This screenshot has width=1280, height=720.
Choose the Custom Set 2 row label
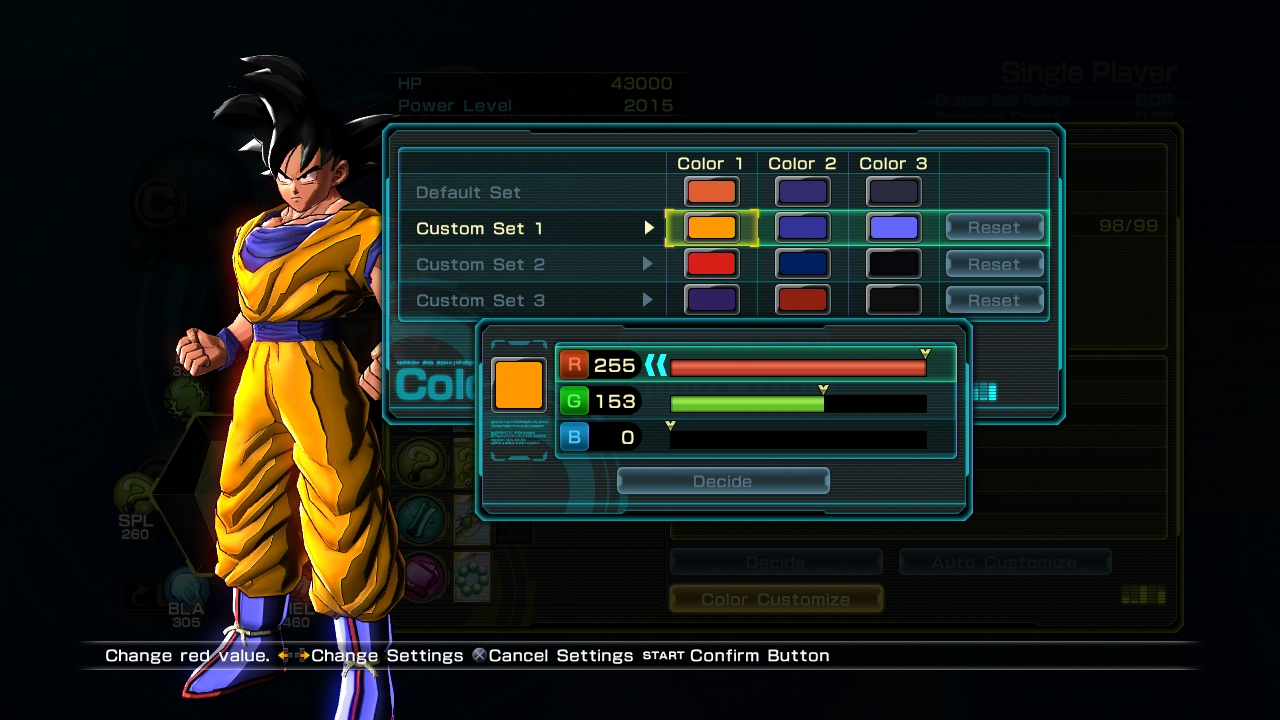point(480,265)
